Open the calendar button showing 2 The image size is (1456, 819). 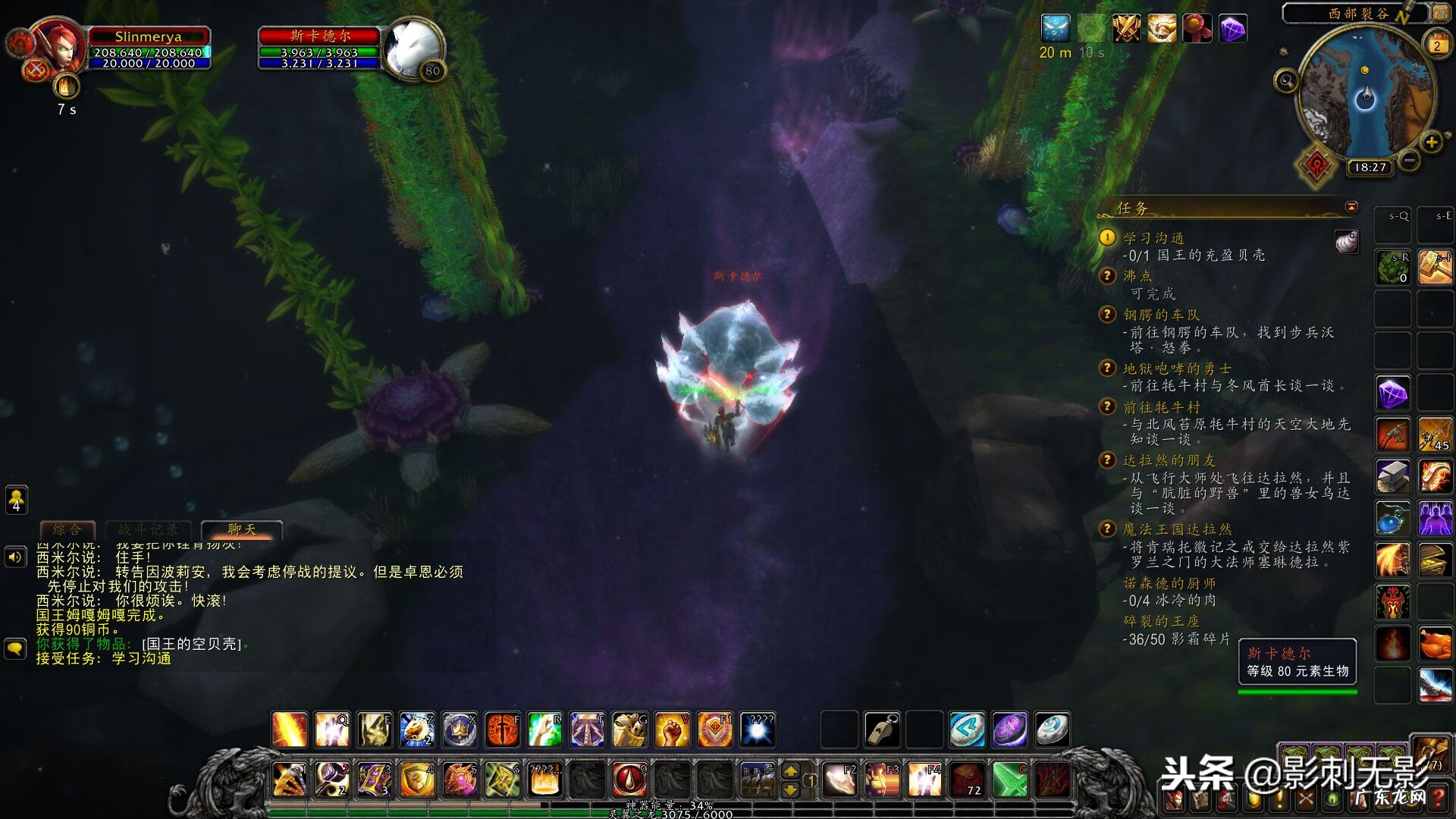point(1436,45)
